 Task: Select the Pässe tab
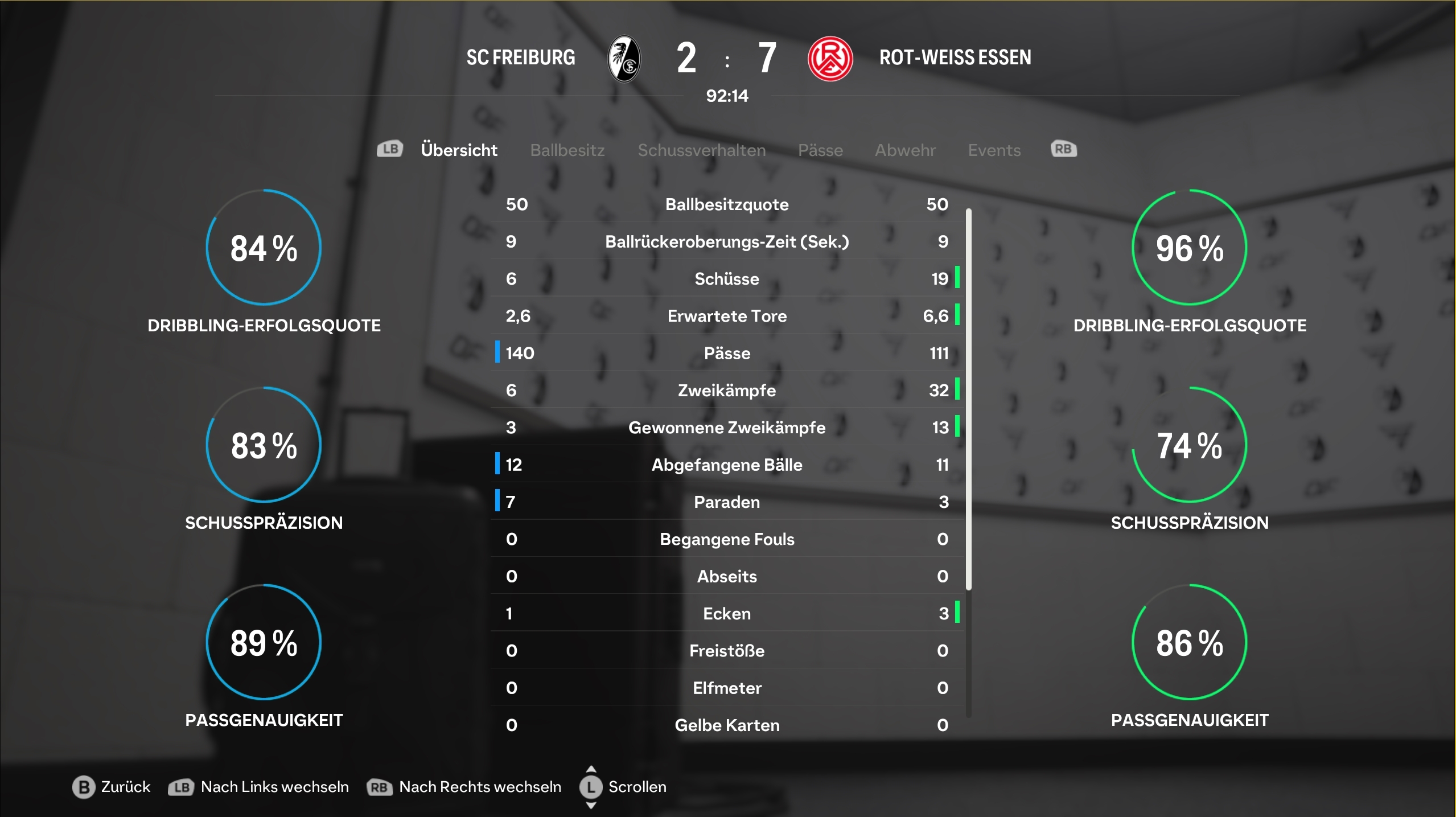[x=820, y=150]
